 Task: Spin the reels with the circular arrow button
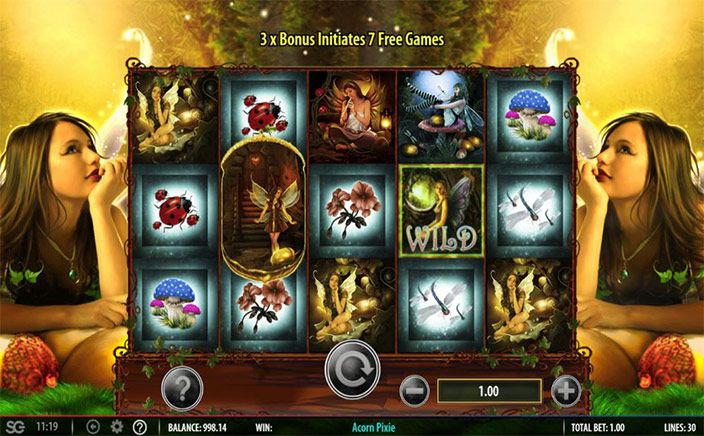point(351,375)
